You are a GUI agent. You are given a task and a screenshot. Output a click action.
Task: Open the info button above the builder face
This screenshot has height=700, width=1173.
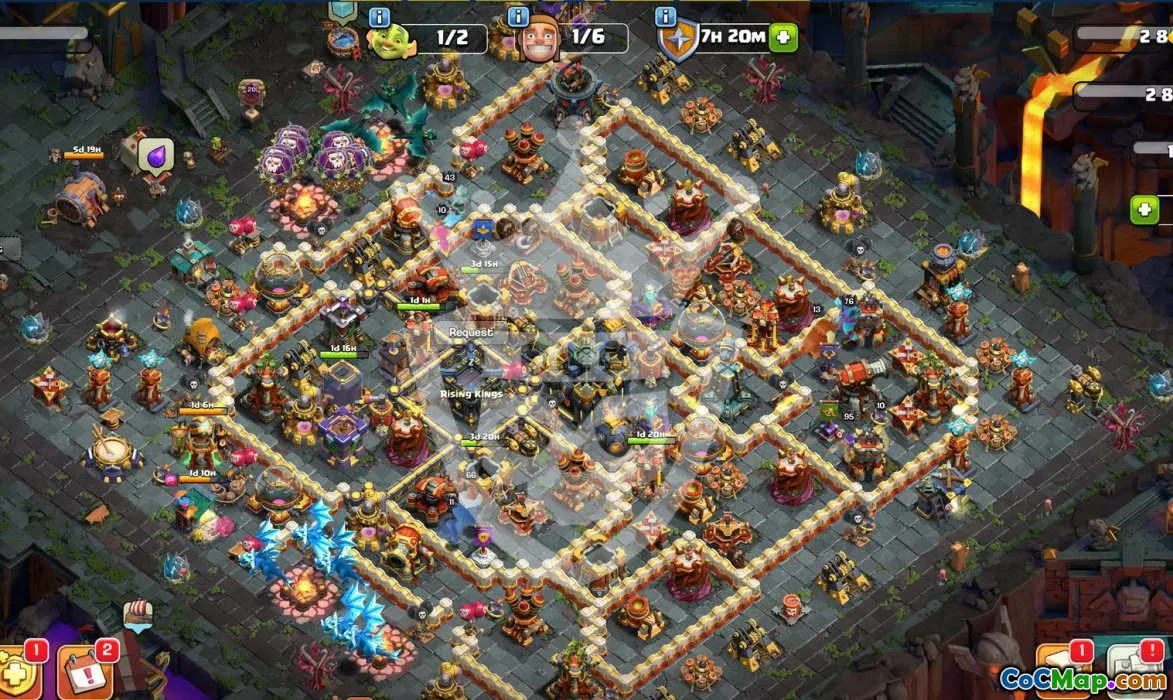click(518, 17)
